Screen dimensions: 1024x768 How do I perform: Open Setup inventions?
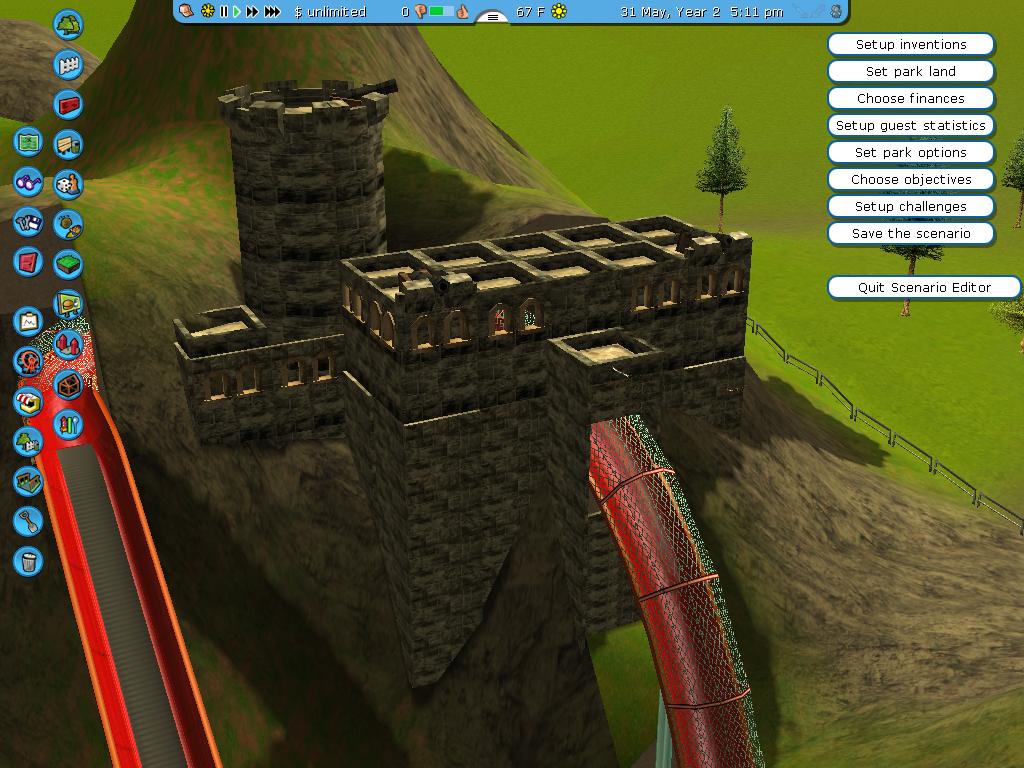tap(911, 45)
